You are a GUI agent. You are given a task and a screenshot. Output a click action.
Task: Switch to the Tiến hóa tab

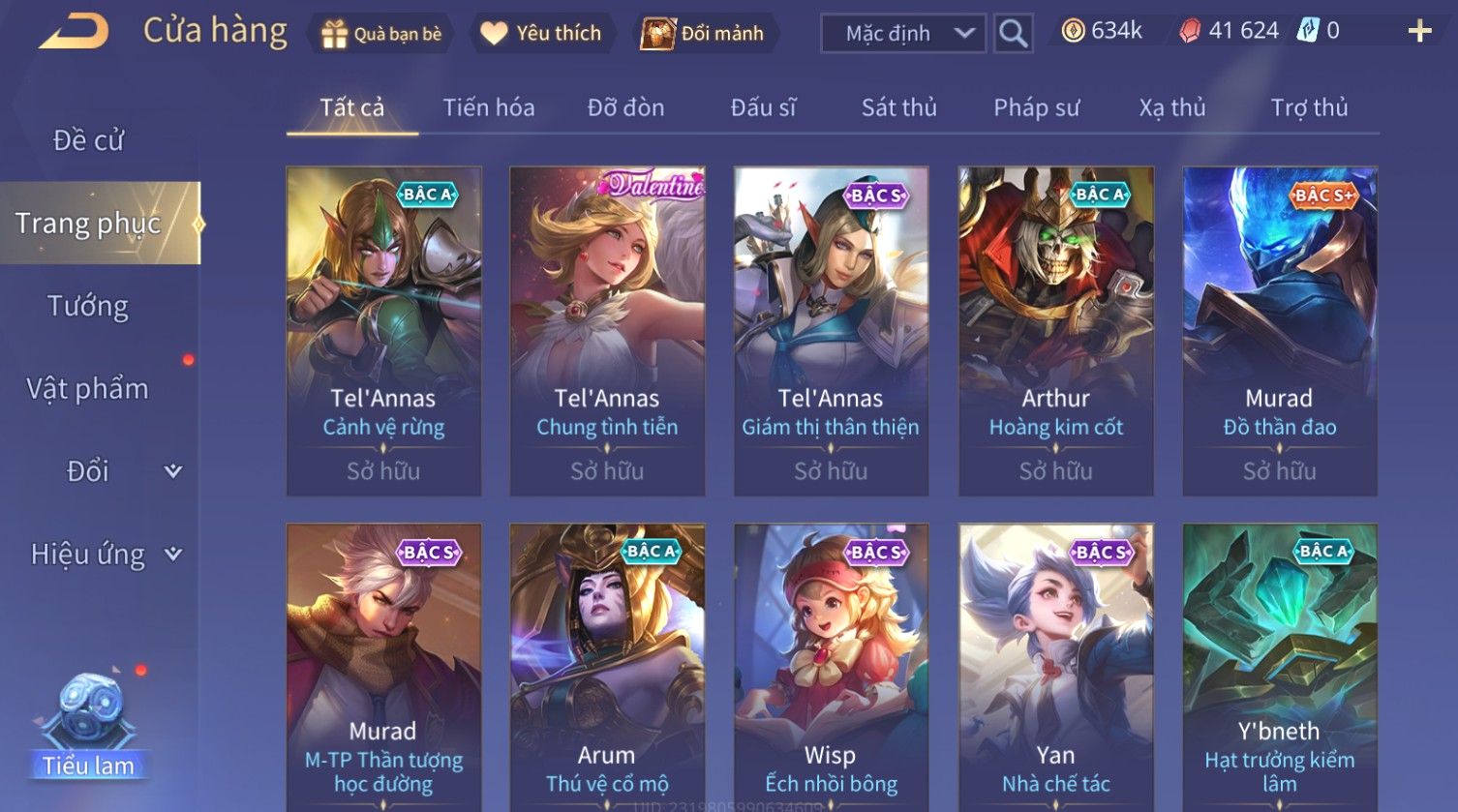[489, 107]
